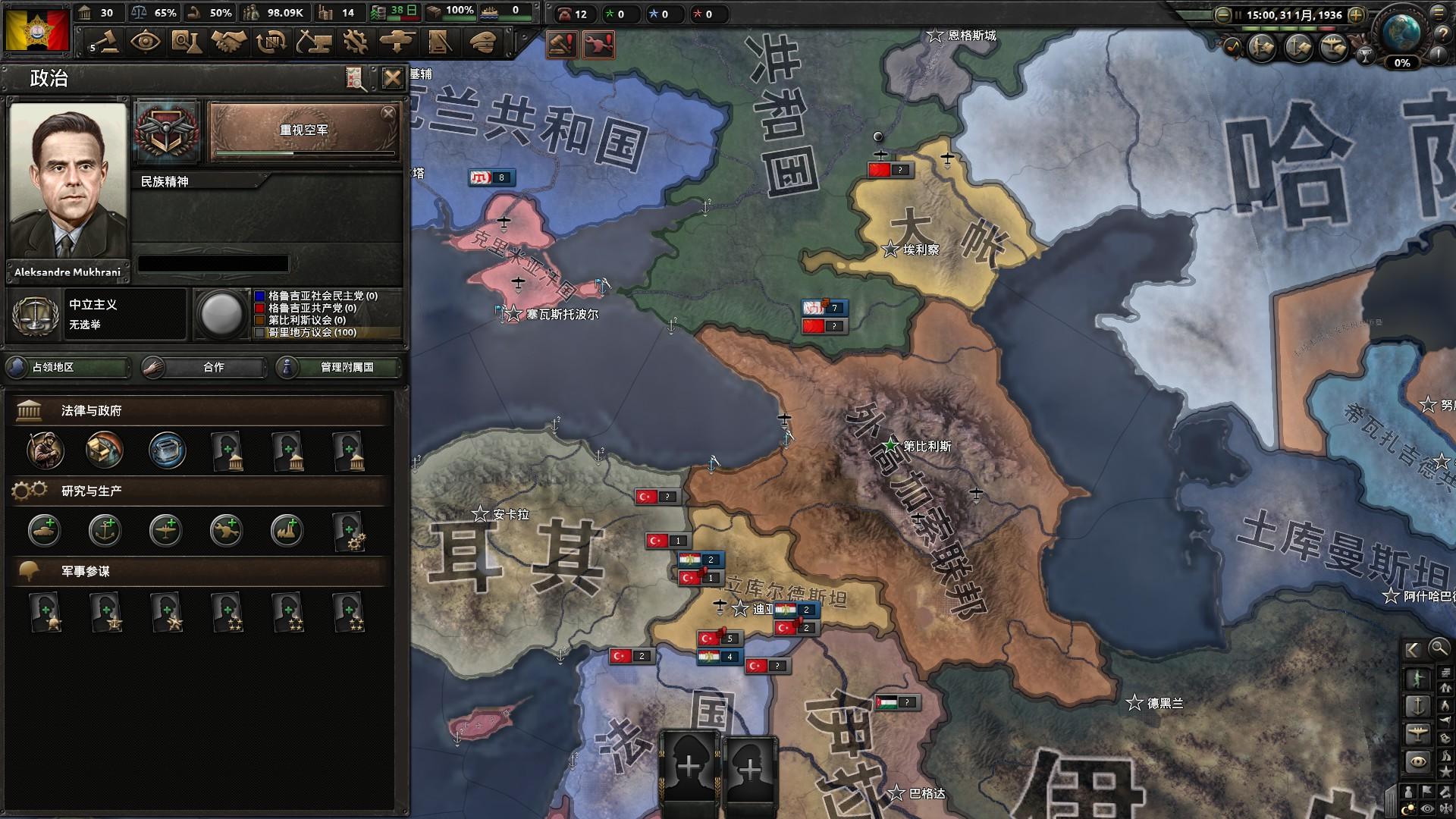Image resolution: width=1456 pixels, height=819 pixels.
Task: Select the trade law crate icon
Action: pyautogui.click(x=105, y=450)
